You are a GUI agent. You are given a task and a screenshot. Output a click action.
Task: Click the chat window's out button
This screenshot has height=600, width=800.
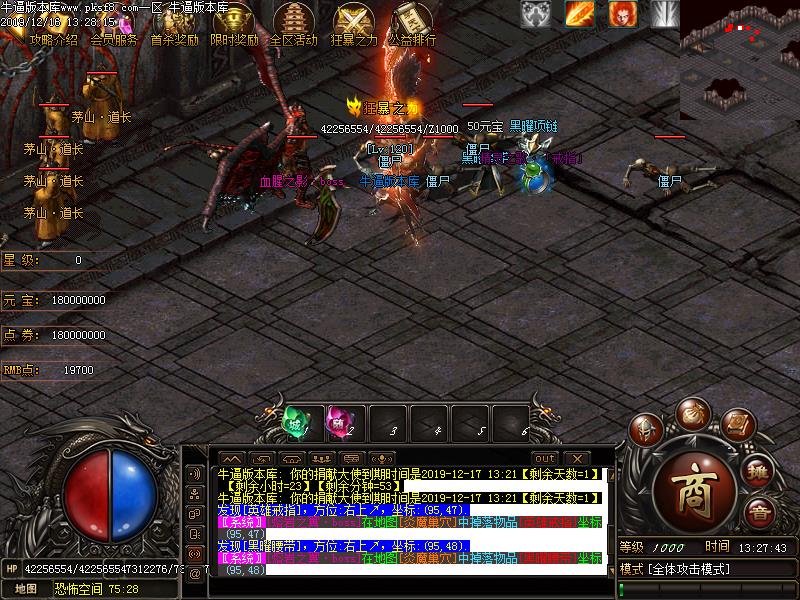544,459
